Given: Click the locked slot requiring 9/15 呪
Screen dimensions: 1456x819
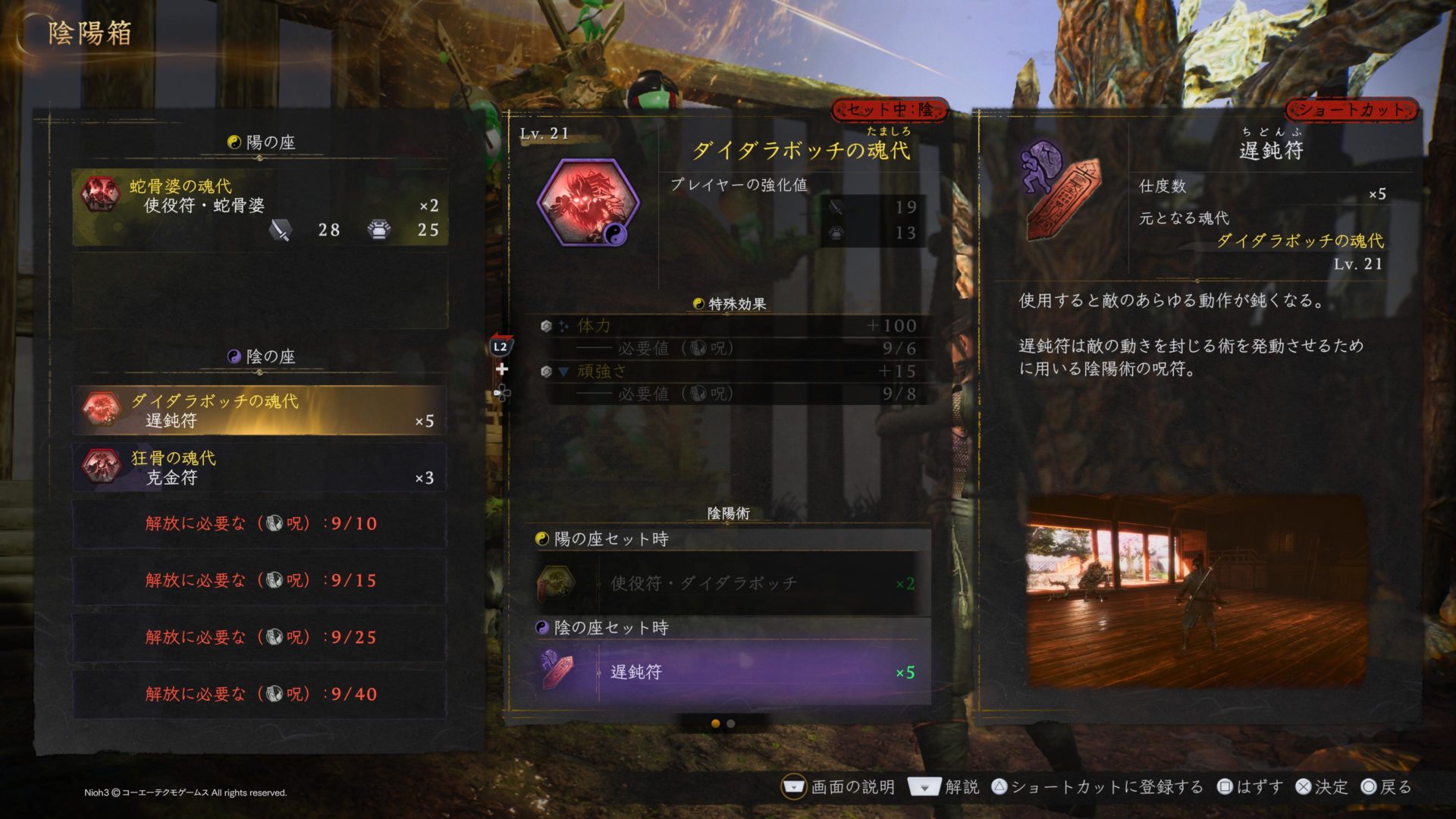Looking at the screenshot, I should tap(259, 580).
